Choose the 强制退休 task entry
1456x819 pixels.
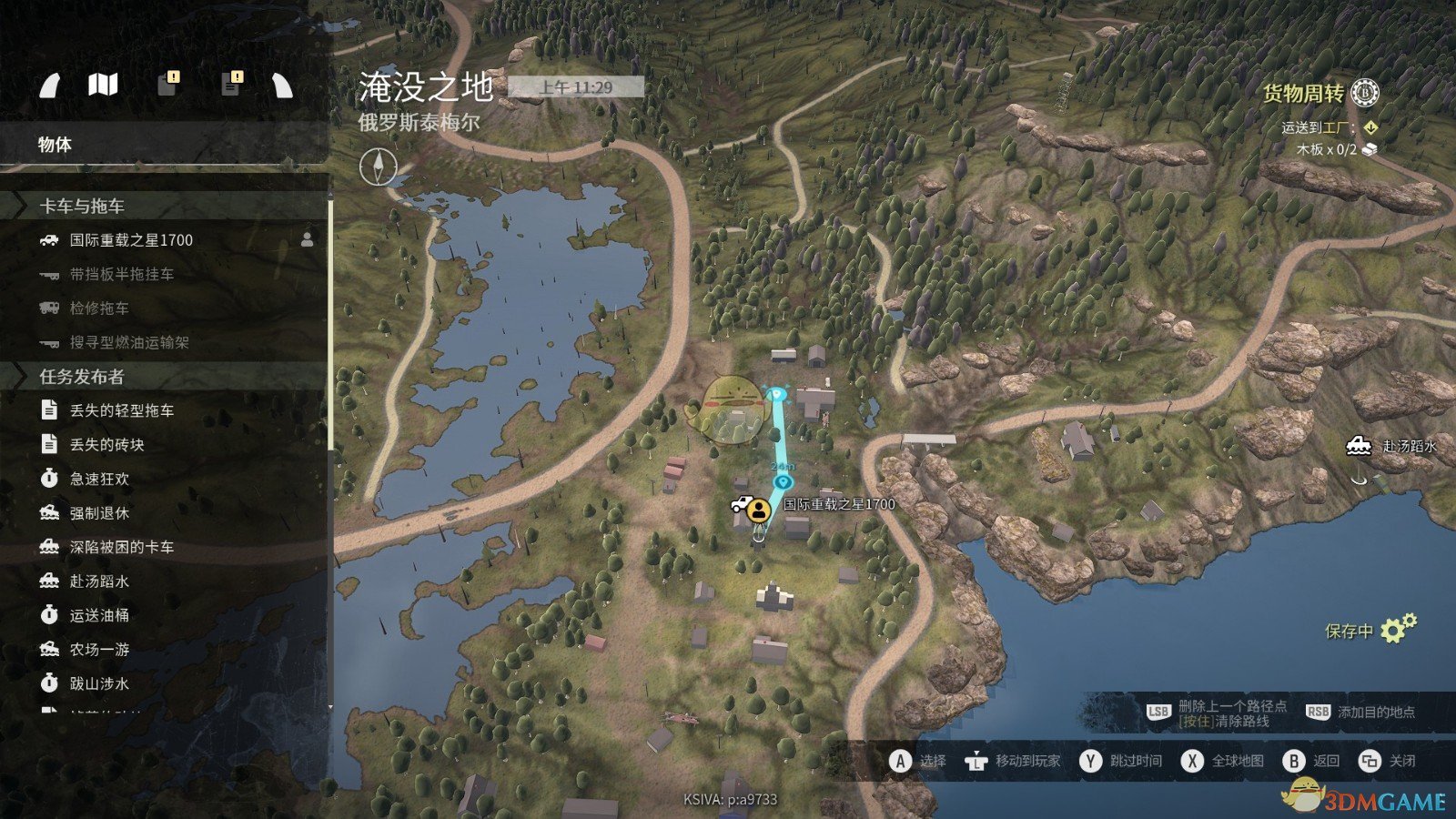[x=99, y=513]
